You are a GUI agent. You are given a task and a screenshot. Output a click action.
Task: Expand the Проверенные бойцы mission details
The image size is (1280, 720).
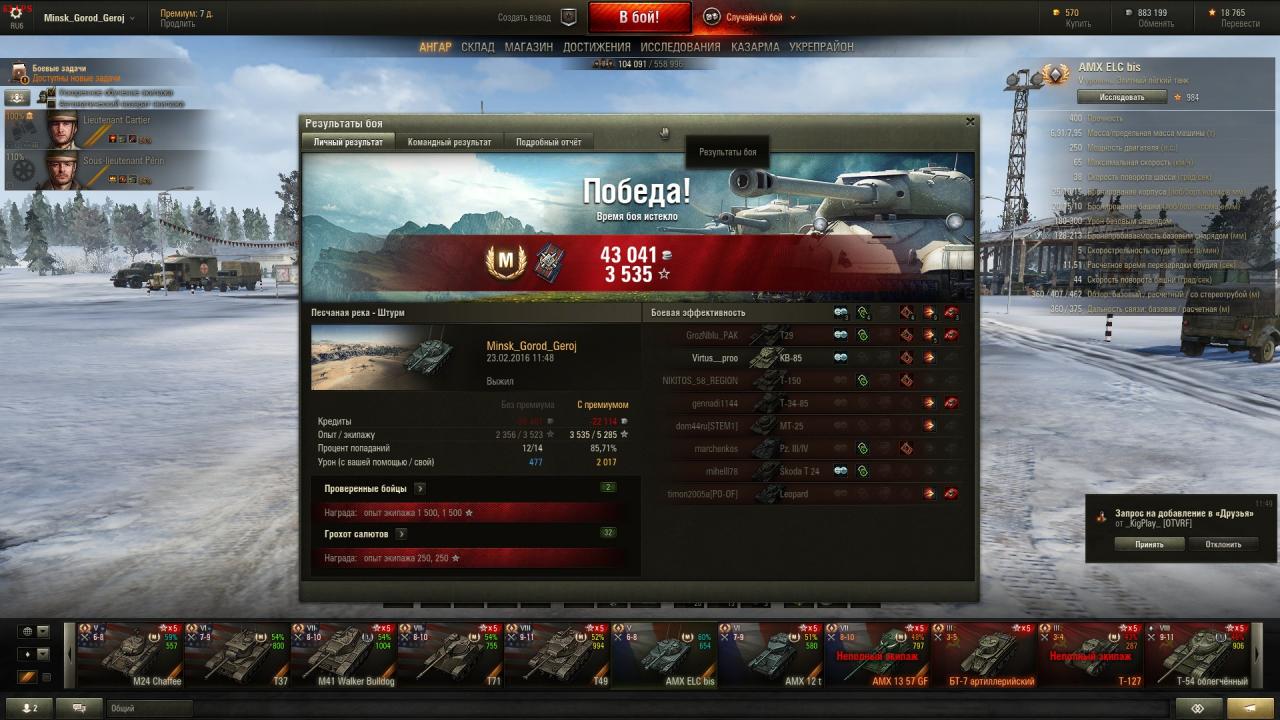click(x=420, y=489)
